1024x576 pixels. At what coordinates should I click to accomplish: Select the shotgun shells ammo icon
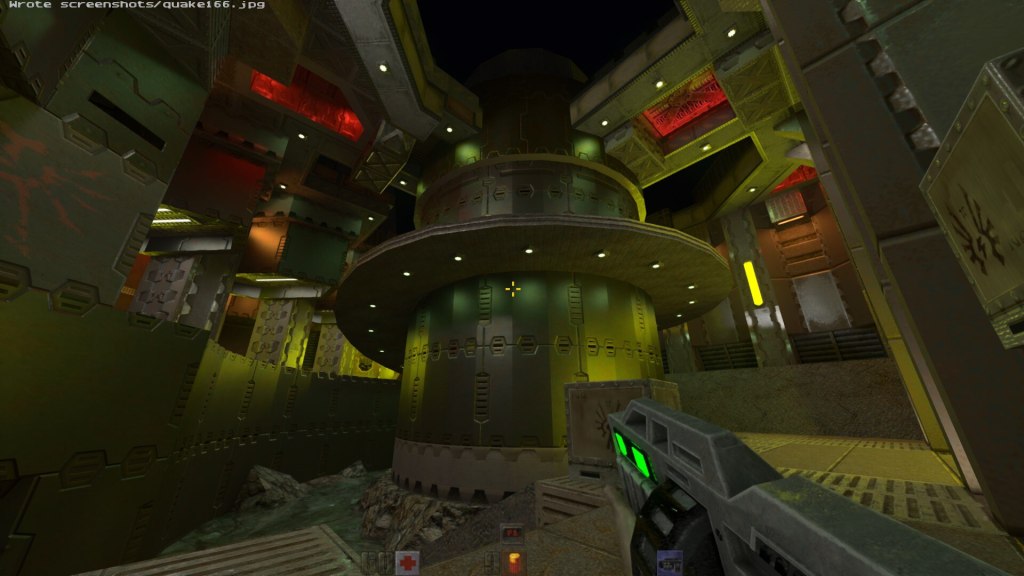[x=514, y=562]
